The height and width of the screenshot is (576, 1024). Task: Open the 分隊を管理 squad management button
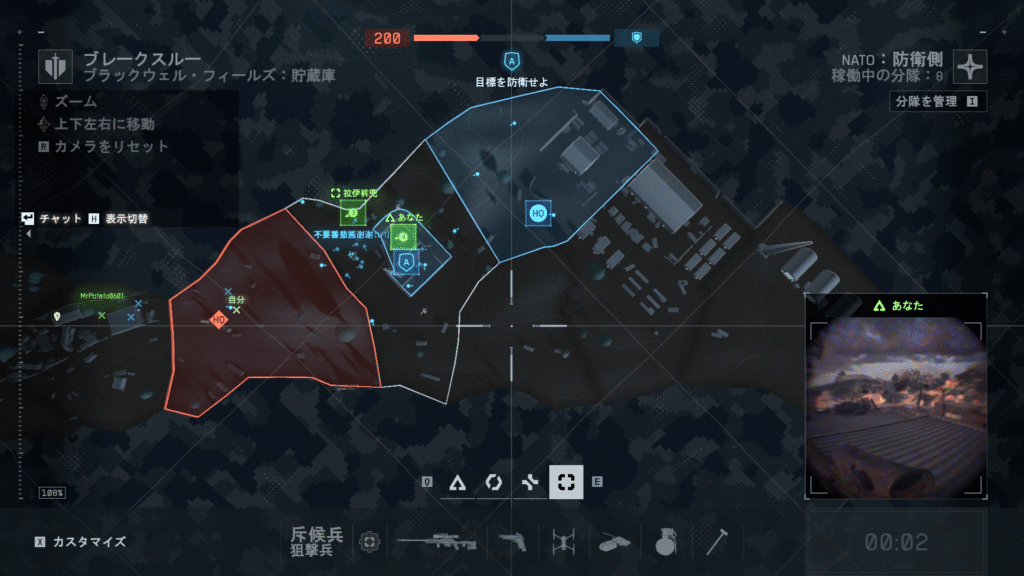pyautogui.click(x=937, y=101)
